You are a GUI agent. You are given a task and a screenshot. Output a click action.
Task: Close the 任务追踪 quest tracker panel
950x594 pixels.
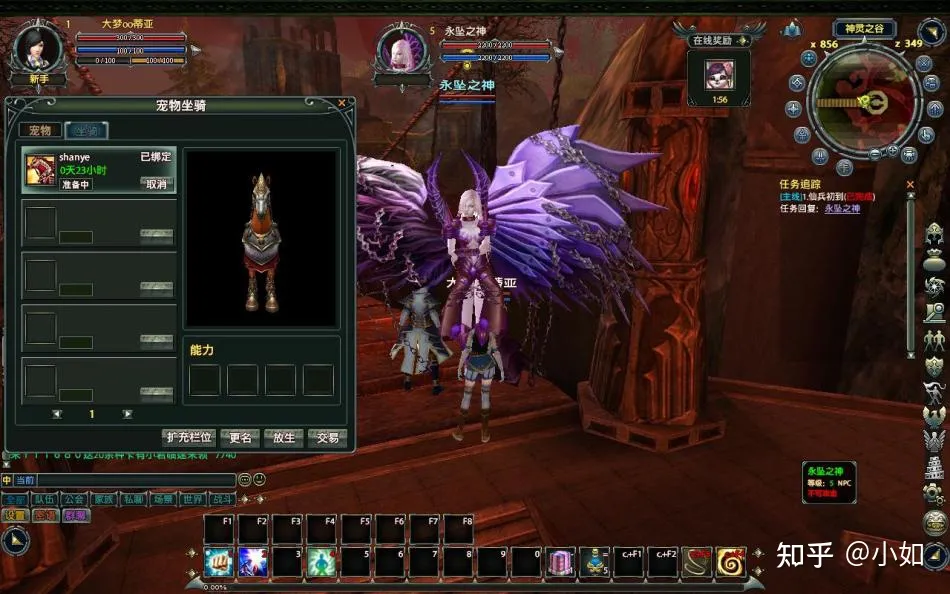point(910,184)
